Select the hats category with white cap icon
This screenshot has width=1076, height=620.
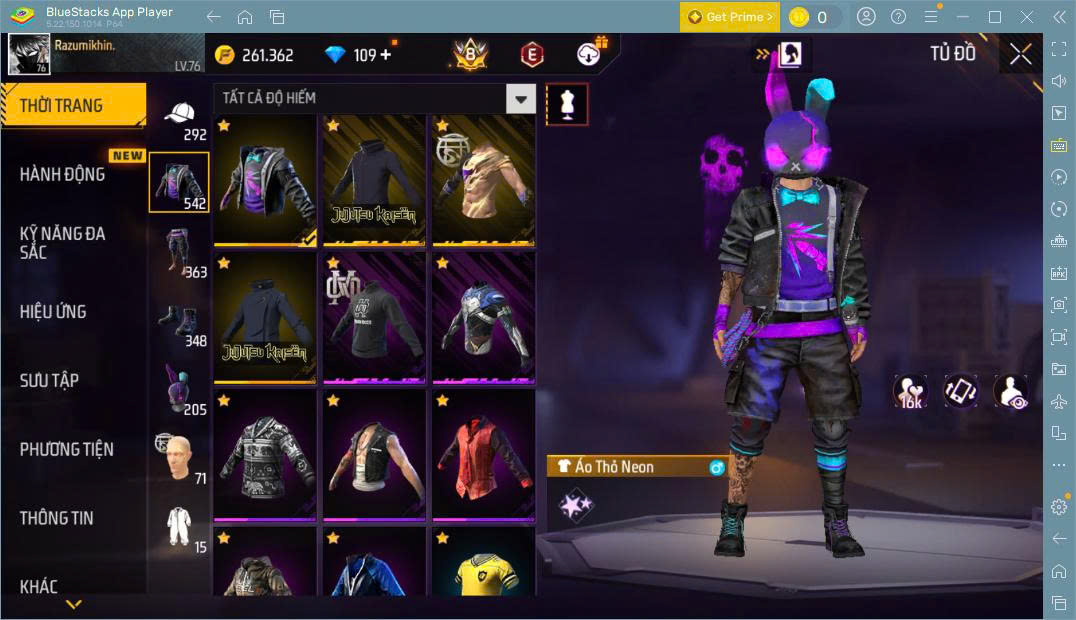[180, 118]
